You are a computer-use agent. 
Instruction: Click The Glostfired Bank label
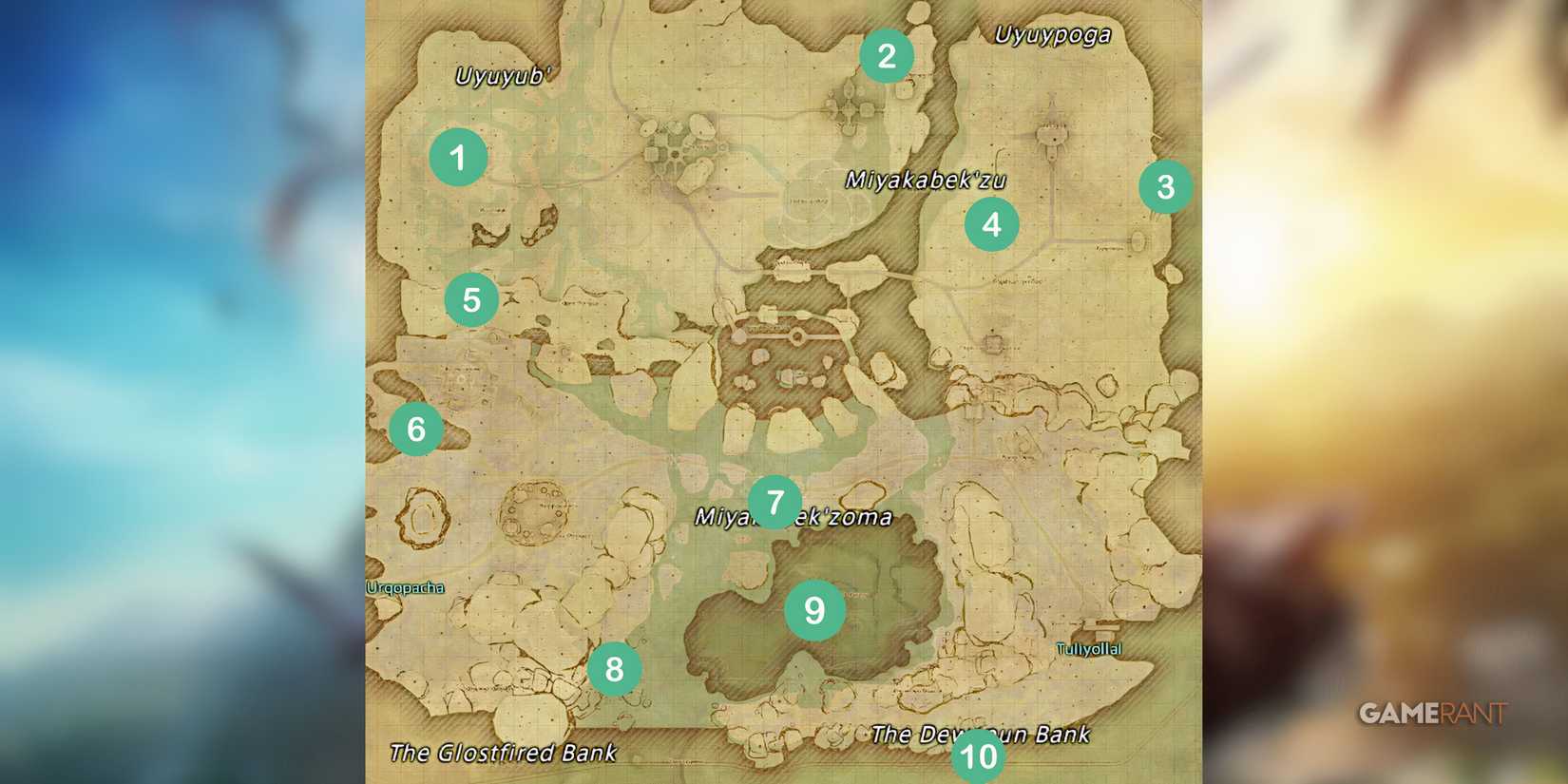pyautogui.click(x=502, y=751)
